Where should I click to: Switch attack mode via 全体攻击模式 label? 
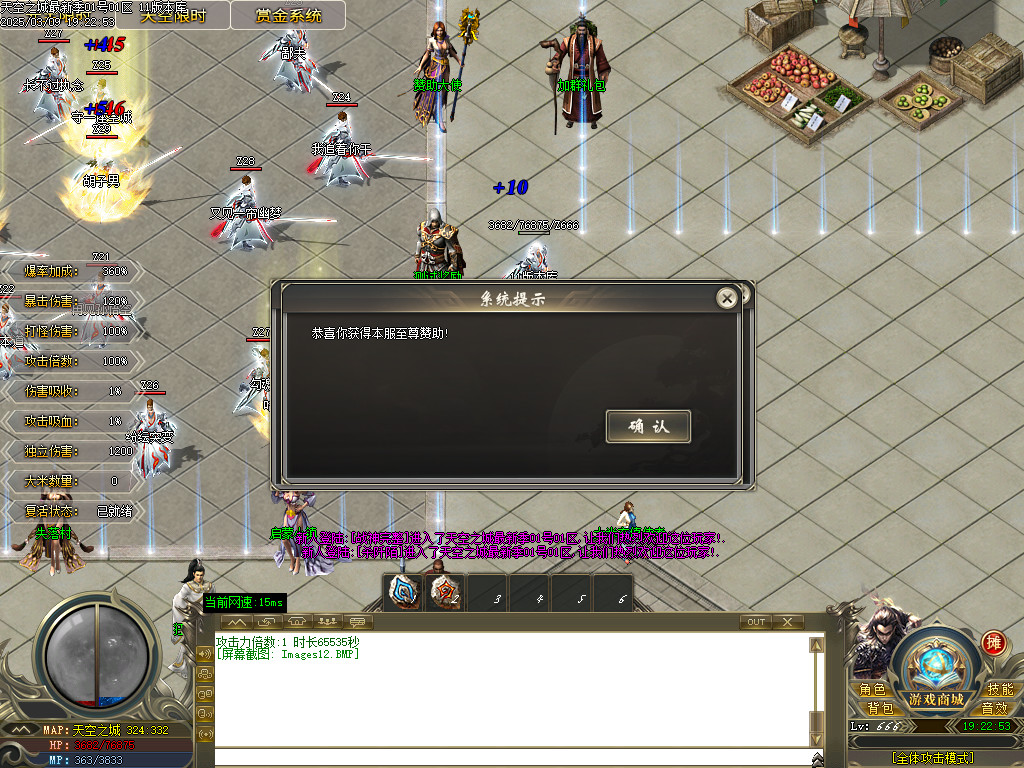coord(932,758)
